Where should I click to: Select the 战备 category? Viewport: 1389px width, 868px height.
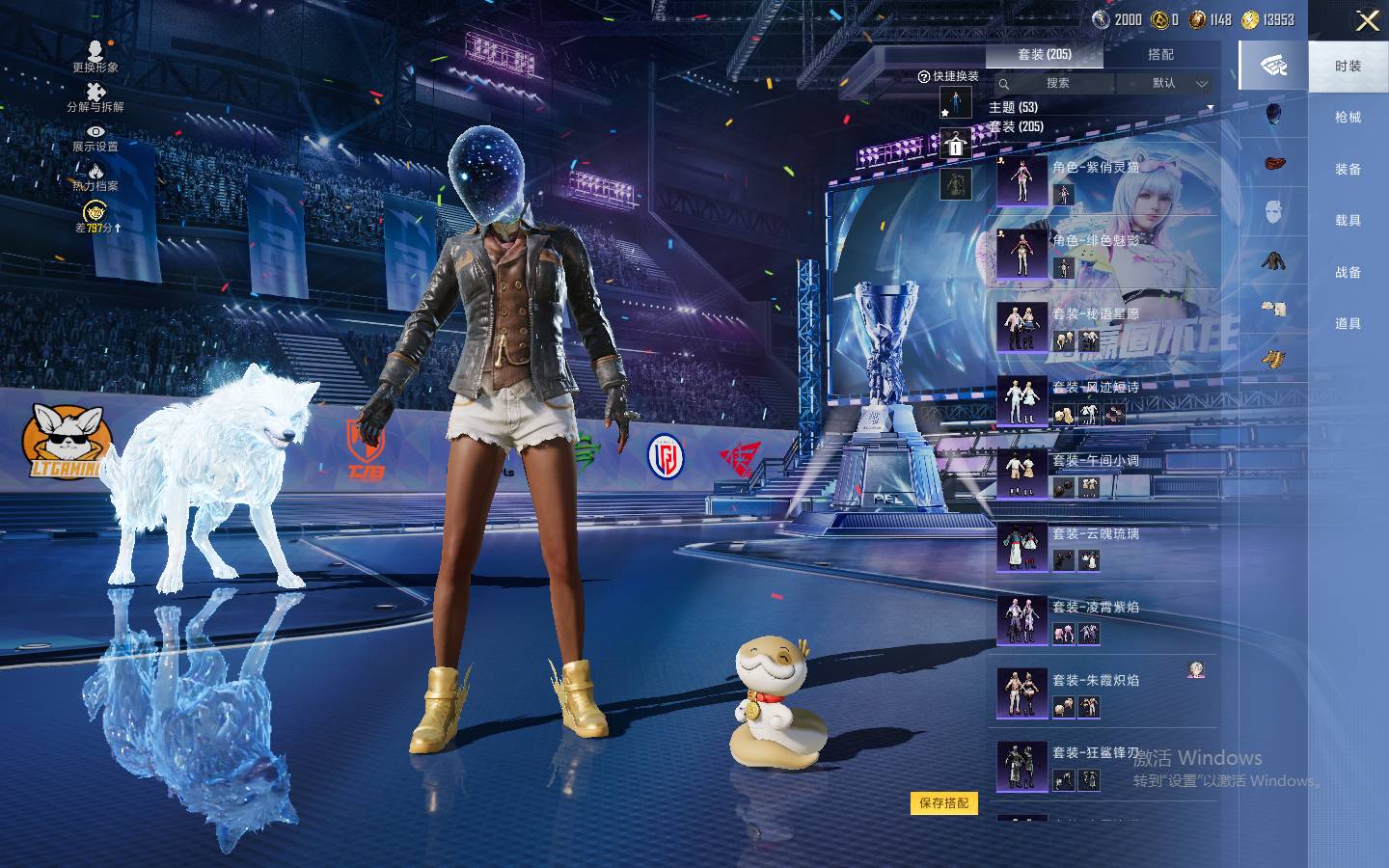(x=1348, y=273)
